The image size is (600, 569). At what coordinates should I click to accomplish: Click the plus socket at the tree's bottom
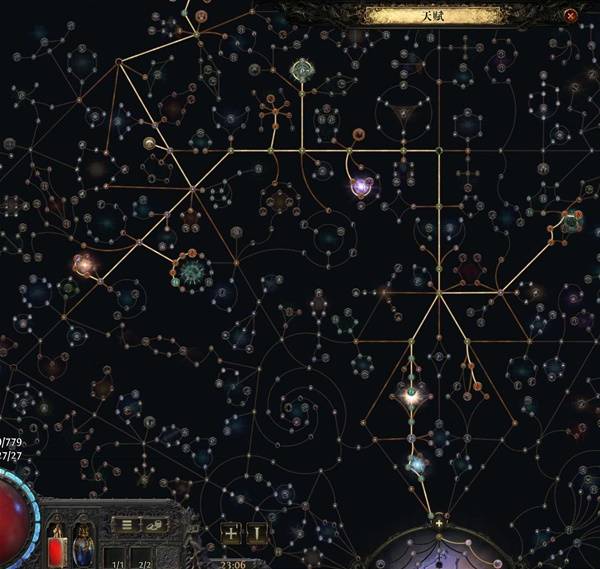pyautogui.click(x=438, y=522)
